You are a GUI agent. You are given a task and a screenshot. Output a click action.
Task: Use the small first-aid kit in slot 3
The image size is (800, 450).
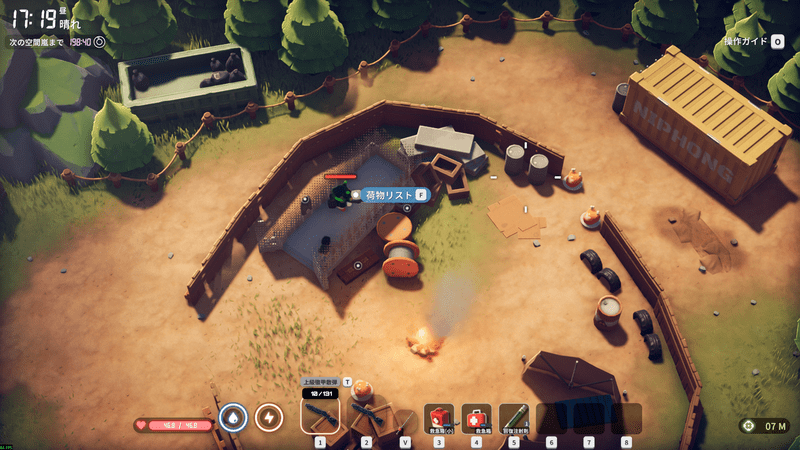click(x=439, y=418)
